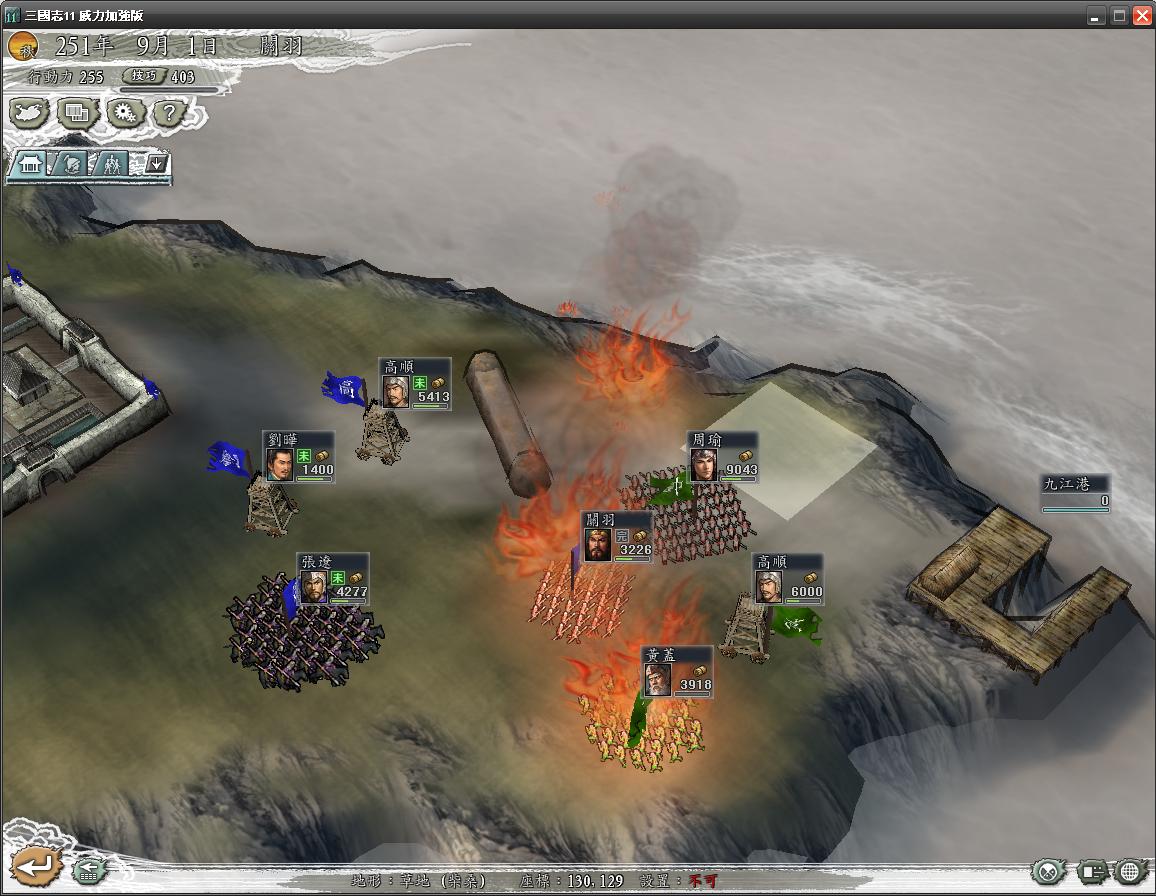Toggle the crossed-circle icon button

coord(1048,871)
